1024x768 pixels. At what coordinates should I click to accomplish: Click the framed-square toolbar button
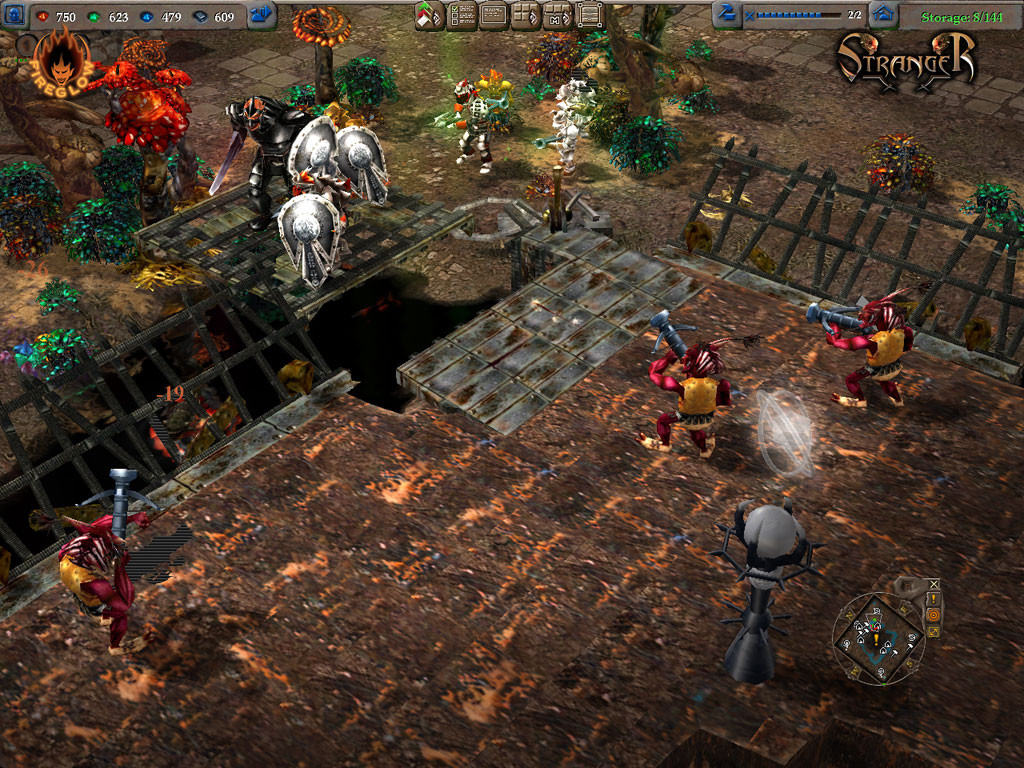pyautogui.click(x=590, y=15)
